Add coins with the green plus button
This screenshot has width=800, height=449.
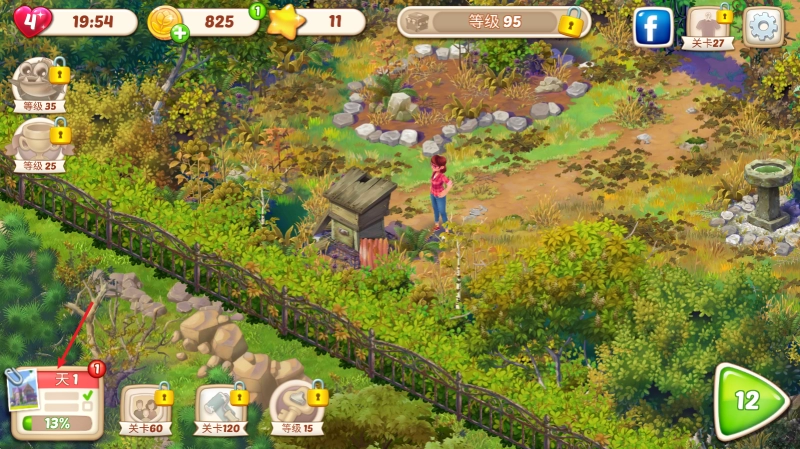pos(180,34)
